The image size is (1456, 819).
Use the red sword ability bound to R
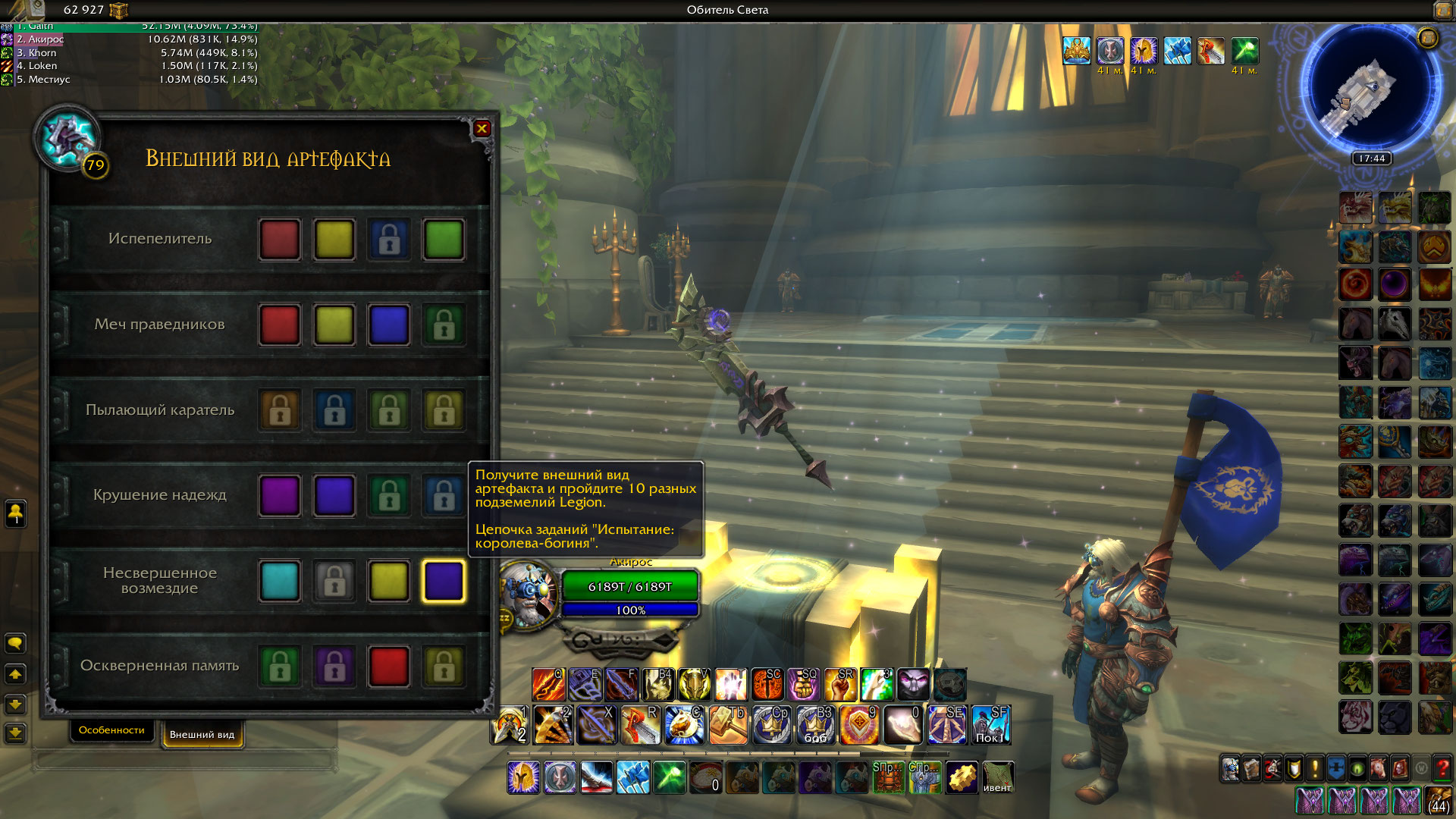(640, 725)
